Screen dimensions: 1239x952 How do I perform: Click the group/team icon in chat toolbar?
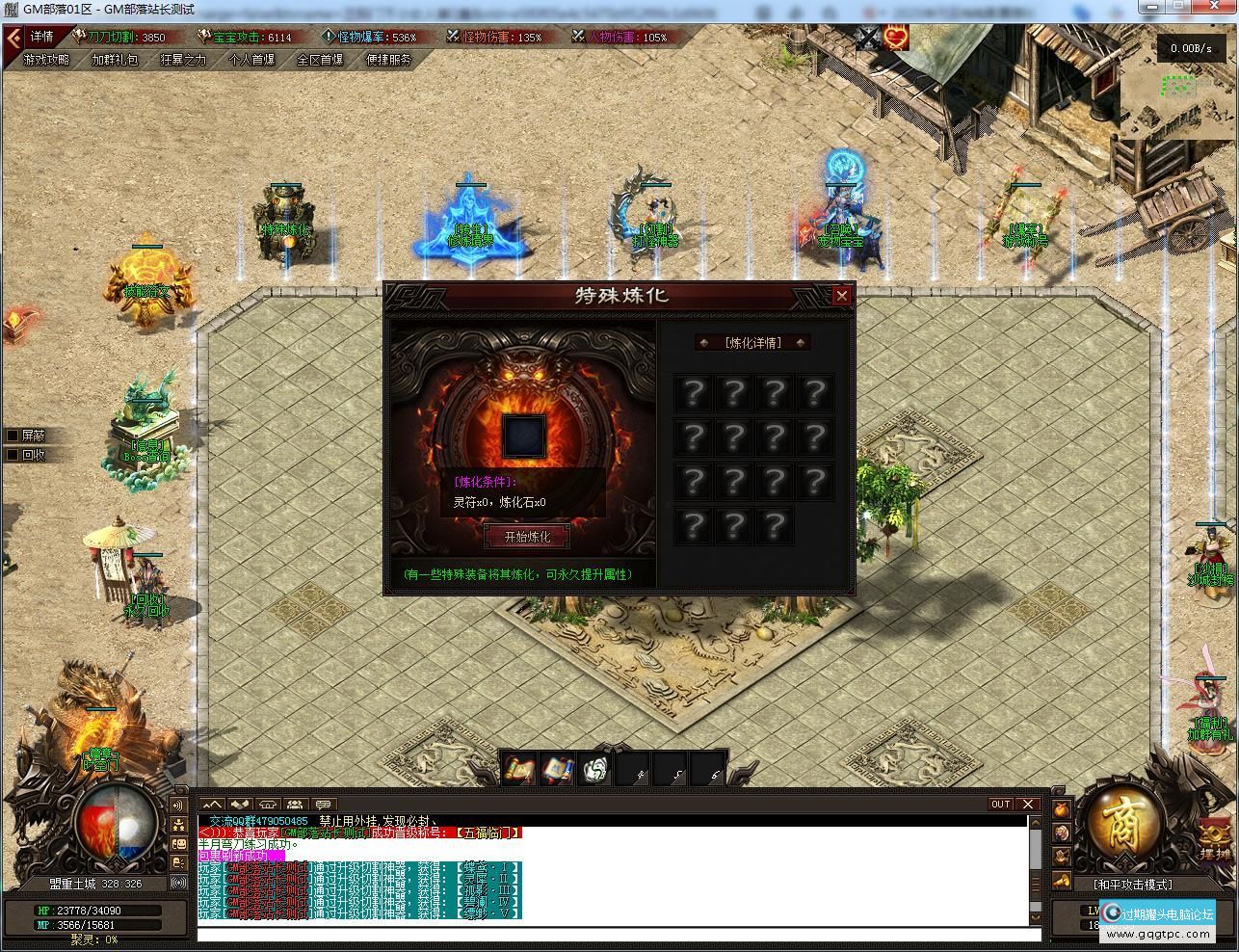tap(294, 805)
